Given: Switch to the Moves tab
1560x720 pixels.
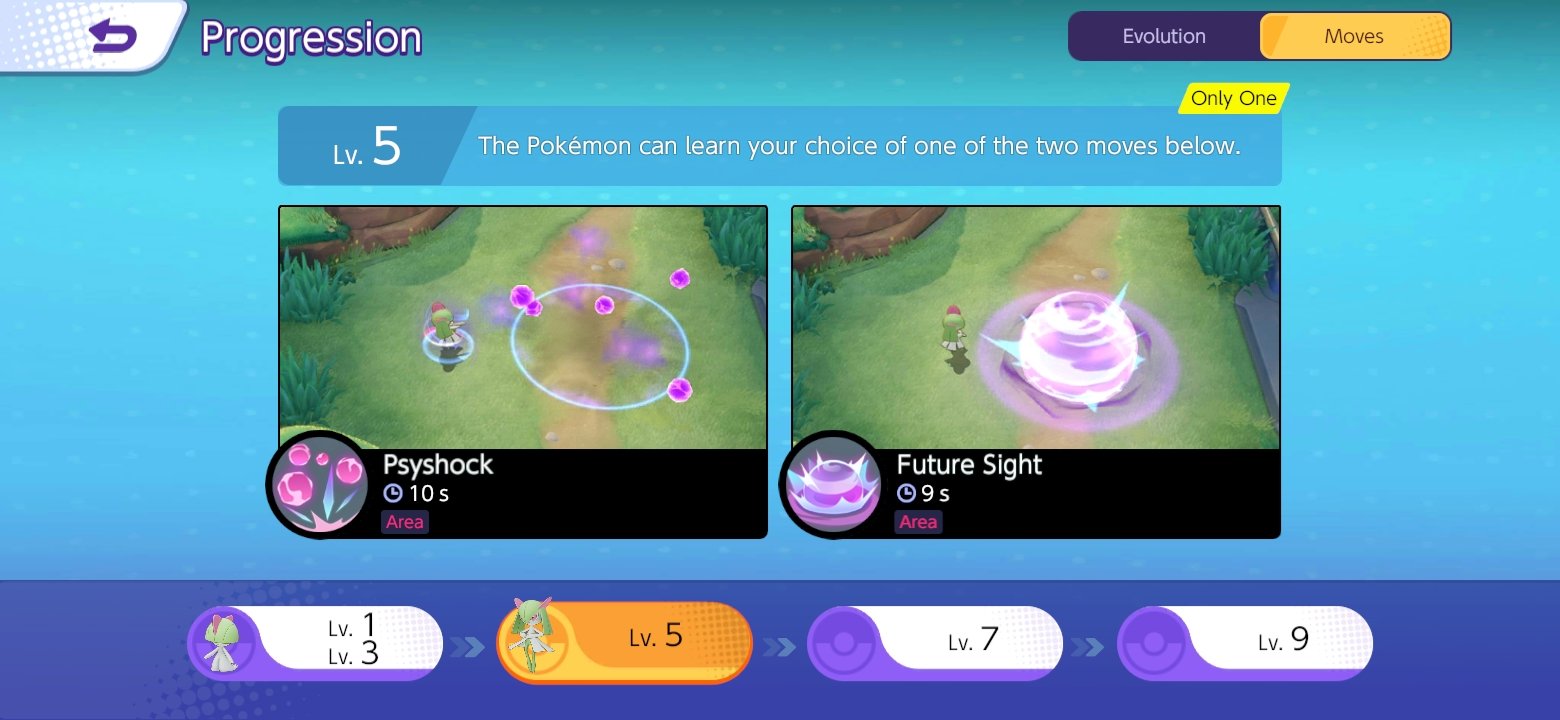Looking at the screenshot, I should [1355, 35].
